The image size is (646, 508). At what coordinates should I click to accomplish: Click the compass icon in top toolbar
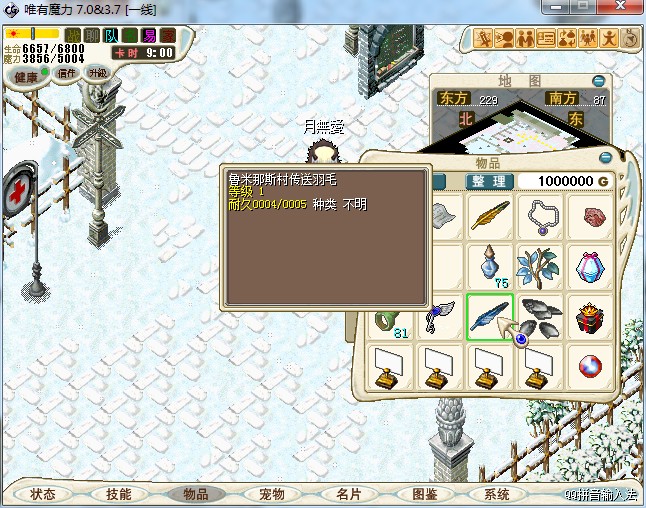(x=630, y=39)
